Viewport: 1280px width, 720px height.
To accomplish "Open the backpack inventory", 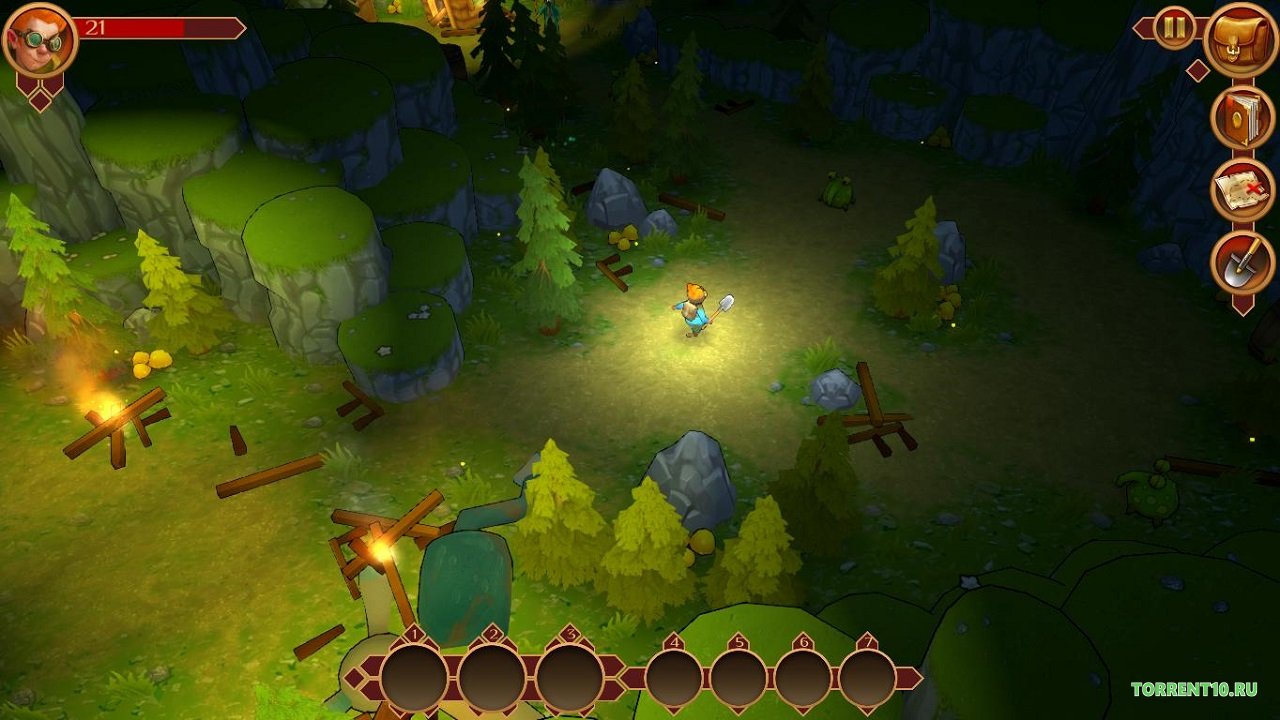I will (x=1241, y=40).
